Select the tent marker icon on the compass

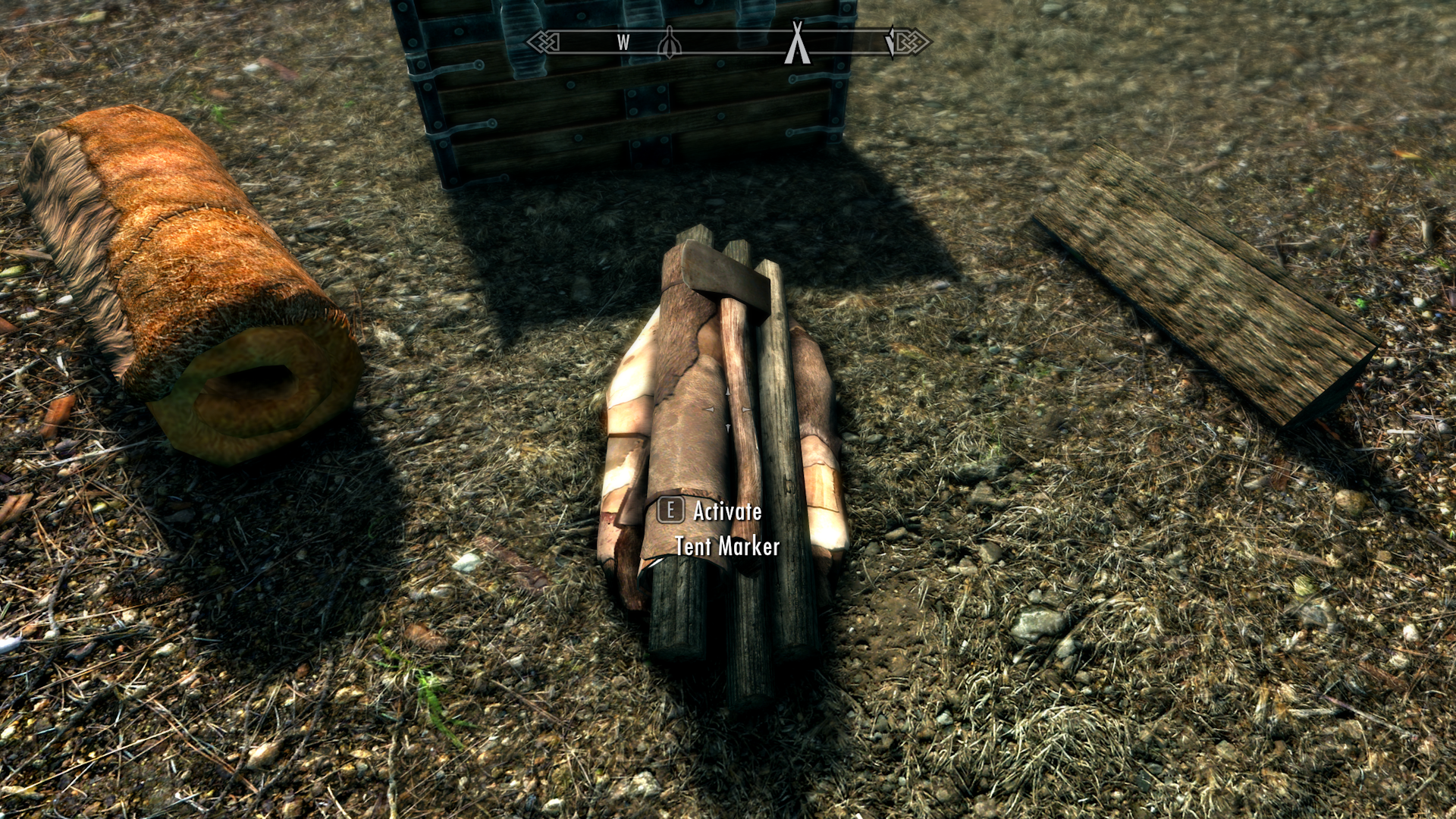pos(796,42)
